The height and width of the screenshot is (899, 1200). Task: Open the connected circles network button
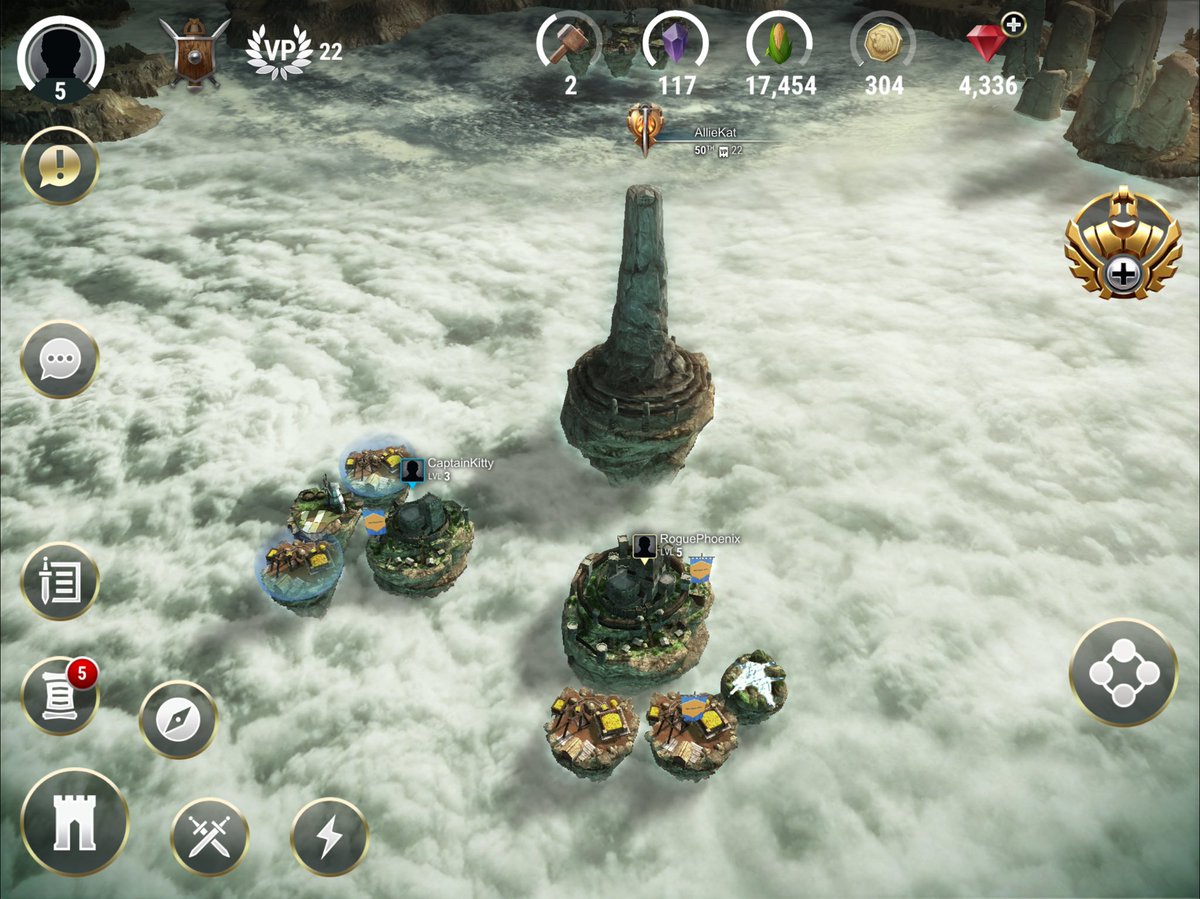click(1123, 672)
